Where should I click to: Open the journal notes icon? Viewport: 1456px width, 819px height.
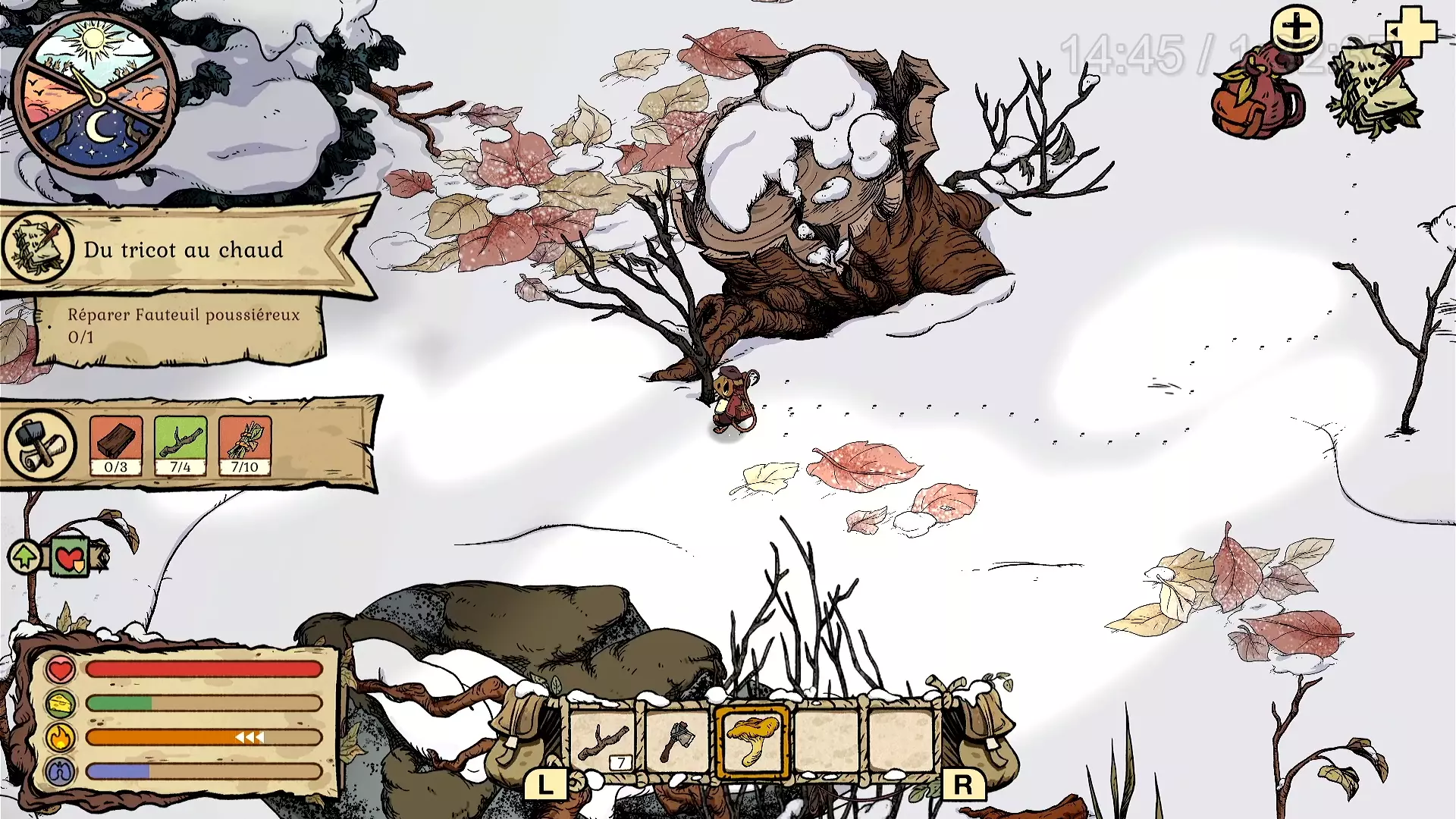[1373, 91]
